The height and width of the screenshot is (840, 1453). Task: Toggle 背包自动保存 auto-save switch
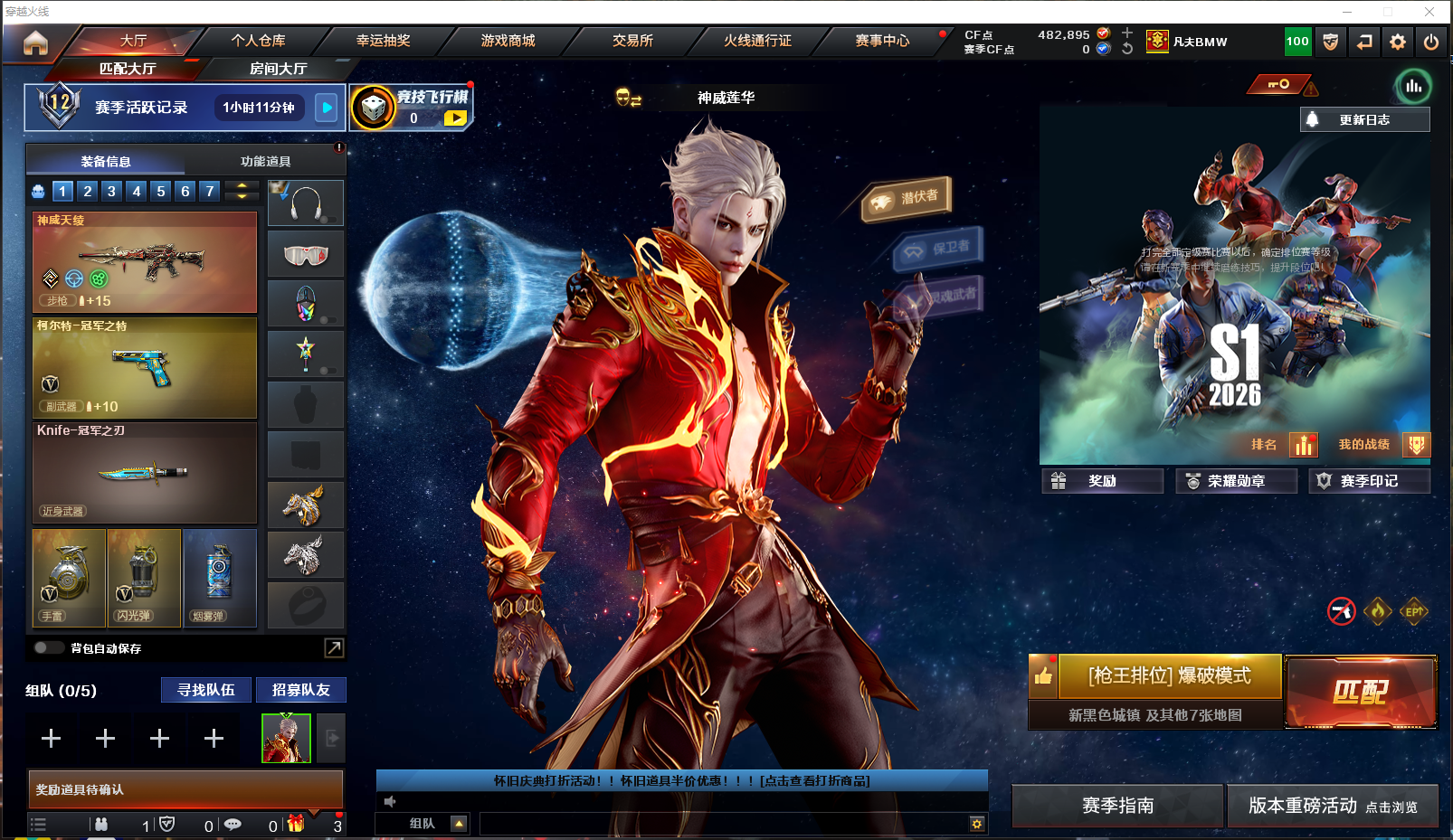47,647
